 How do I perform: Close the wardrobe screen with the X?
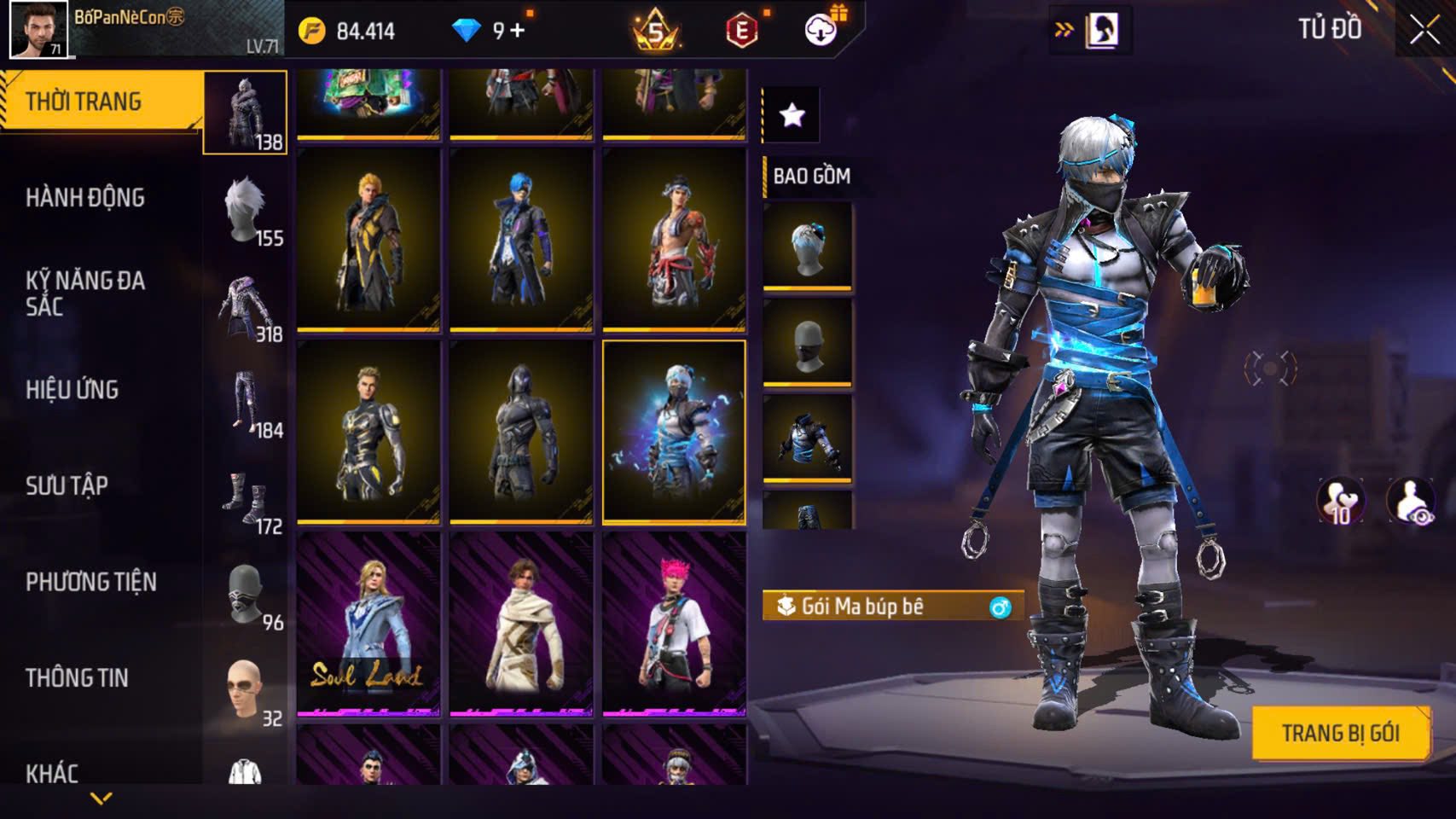(1424, 30)
